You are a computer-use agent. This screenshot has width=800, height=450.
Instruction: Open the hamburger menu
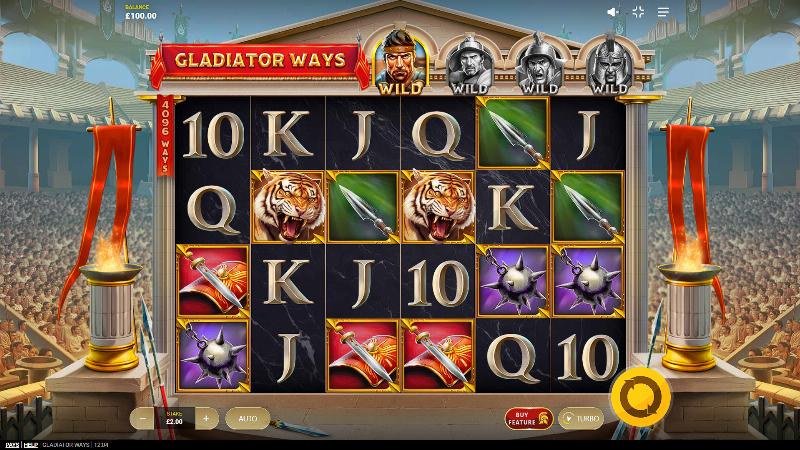663,12
